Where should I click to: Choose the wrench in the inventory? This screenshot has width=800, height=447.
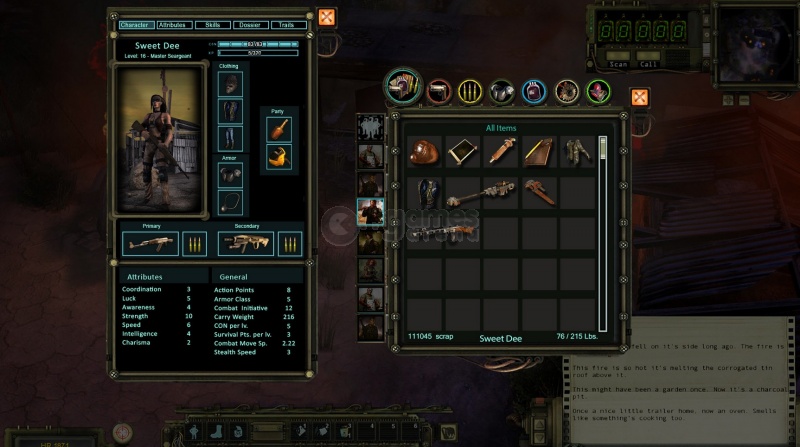tap(540, 190)
